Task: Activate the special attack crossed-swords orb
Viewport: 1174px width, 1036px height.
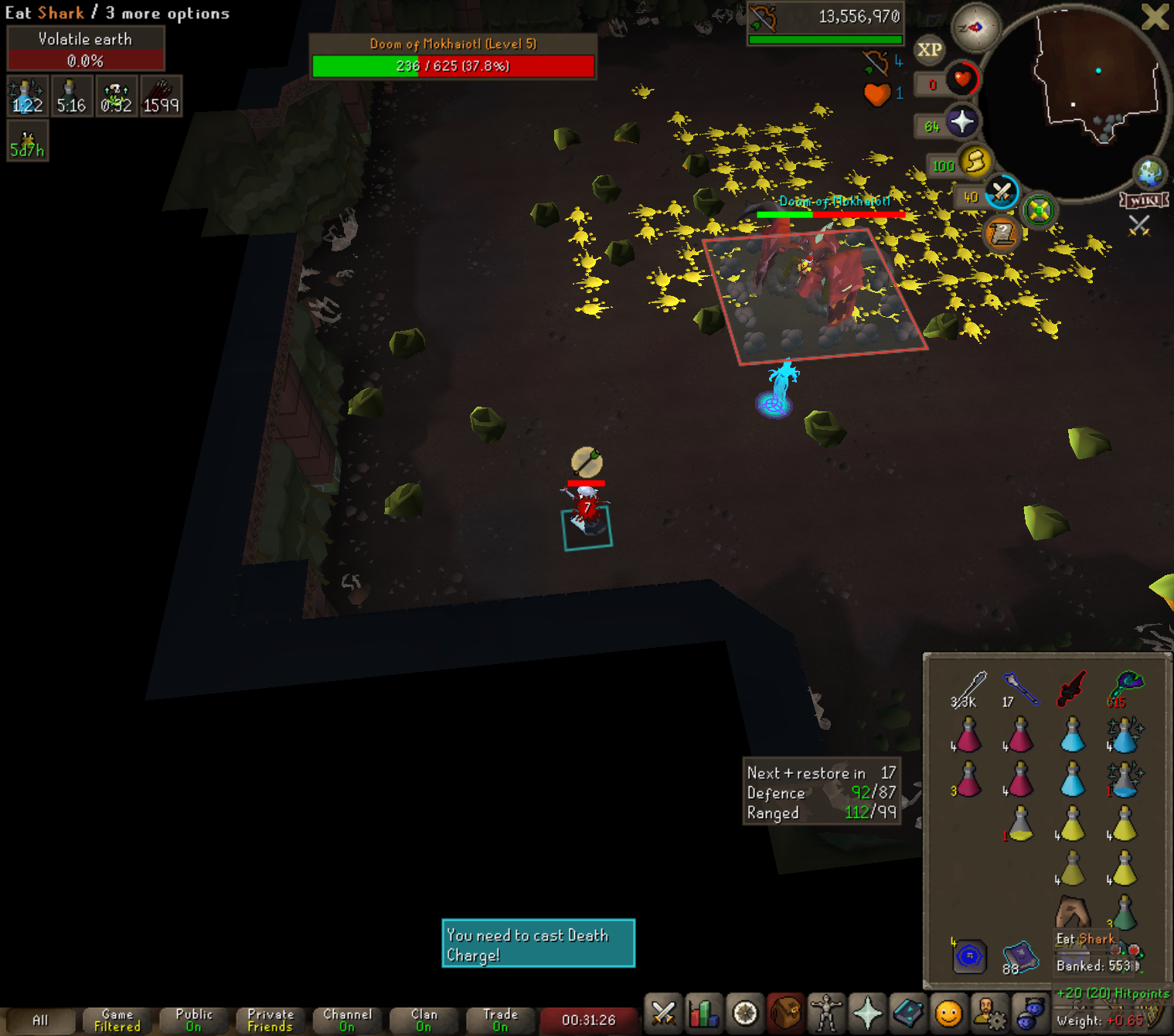Action: [1002, 192]
